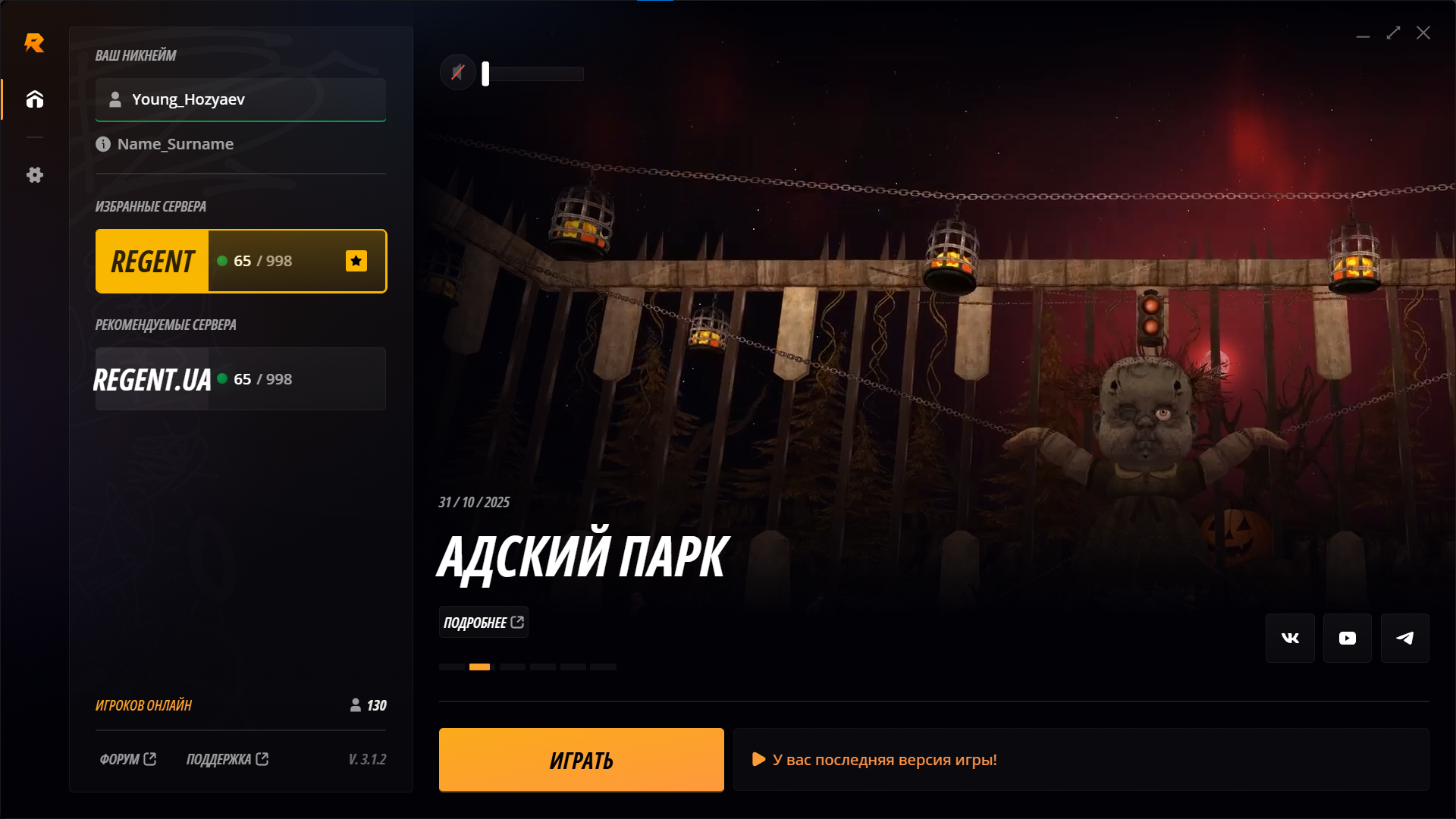This screenshot has height=819, width=1456.
Task: Open the VK community icon
Action: point(1290,638)
